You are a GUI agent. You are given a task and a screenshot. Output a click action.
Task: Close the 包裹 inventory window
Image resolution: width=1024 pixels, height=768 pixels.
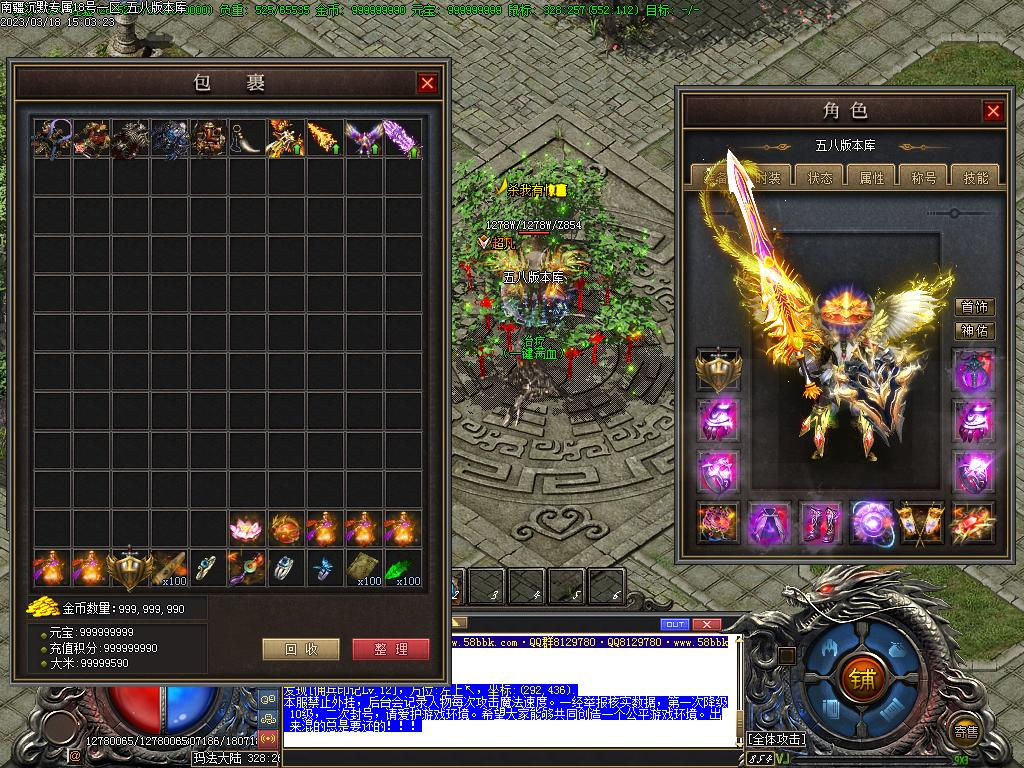[x=427, y=83]
